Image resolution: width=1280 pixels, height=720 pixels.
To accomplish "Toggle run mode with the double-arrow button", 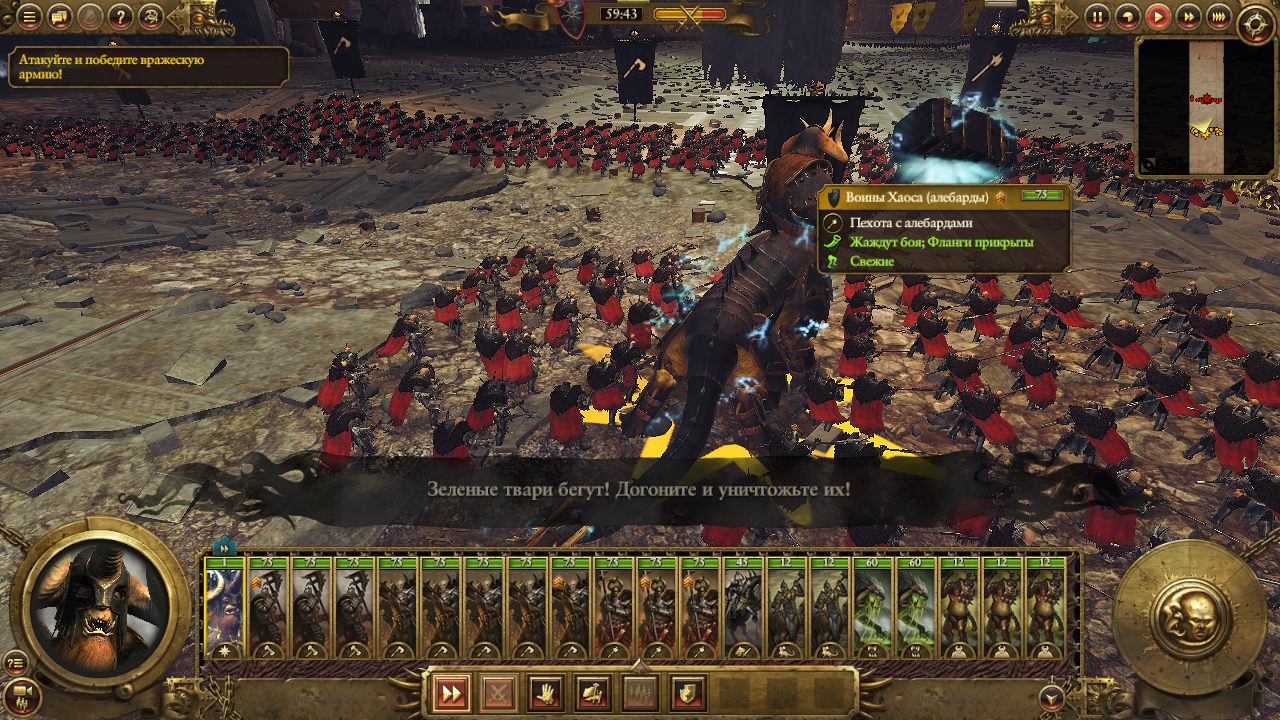I will (451, 692).
